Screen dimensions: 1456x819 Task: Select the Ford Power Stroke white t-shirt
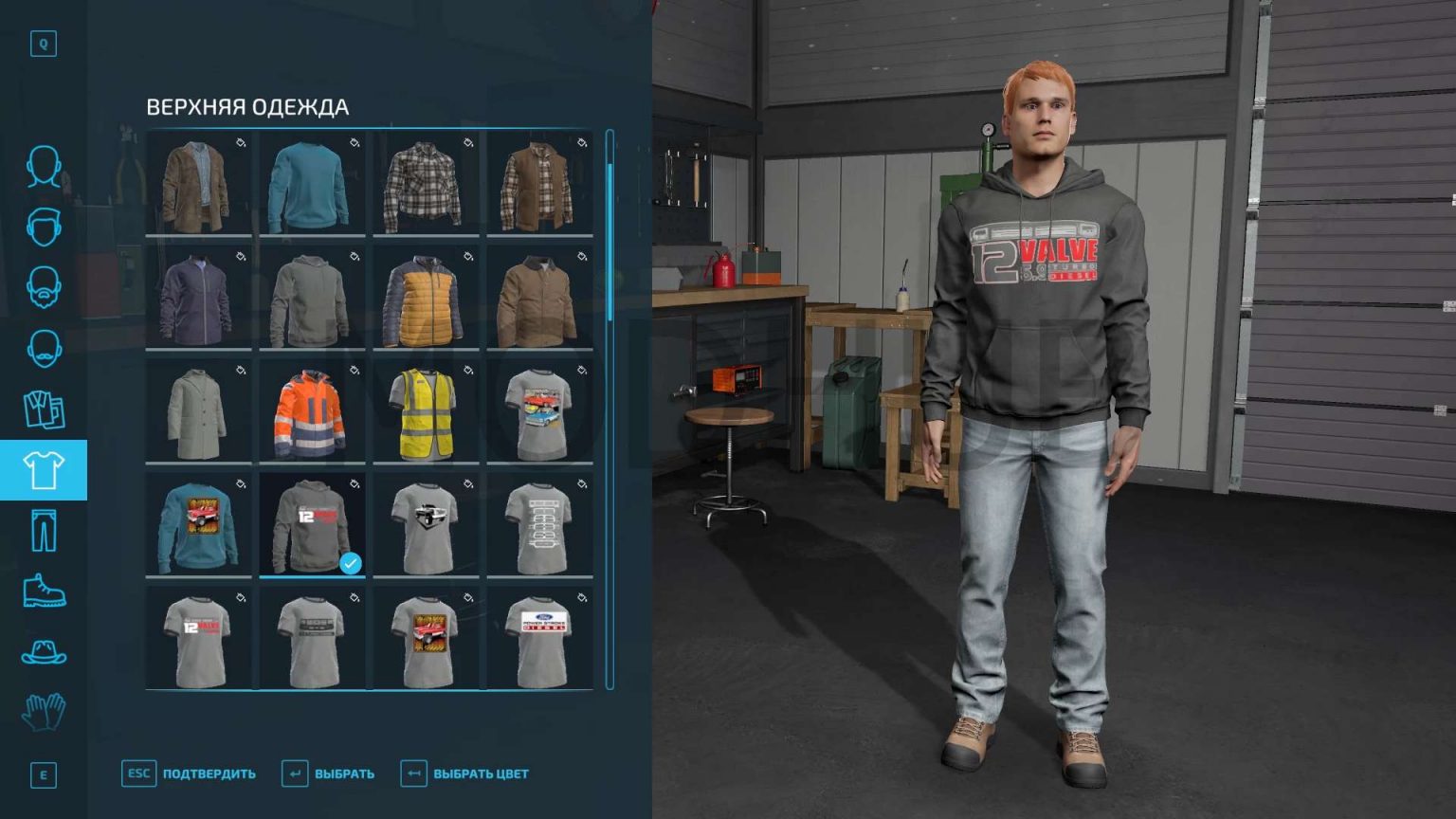538,638
